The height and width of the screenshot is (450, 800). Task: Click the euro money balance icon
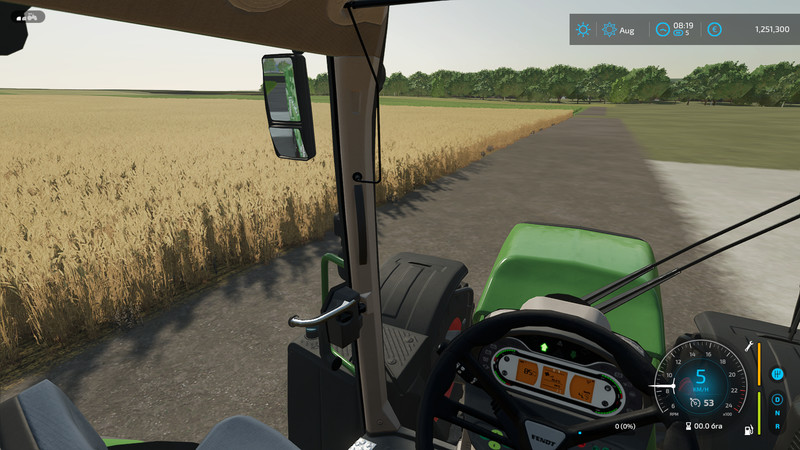[x=715, y=30]
